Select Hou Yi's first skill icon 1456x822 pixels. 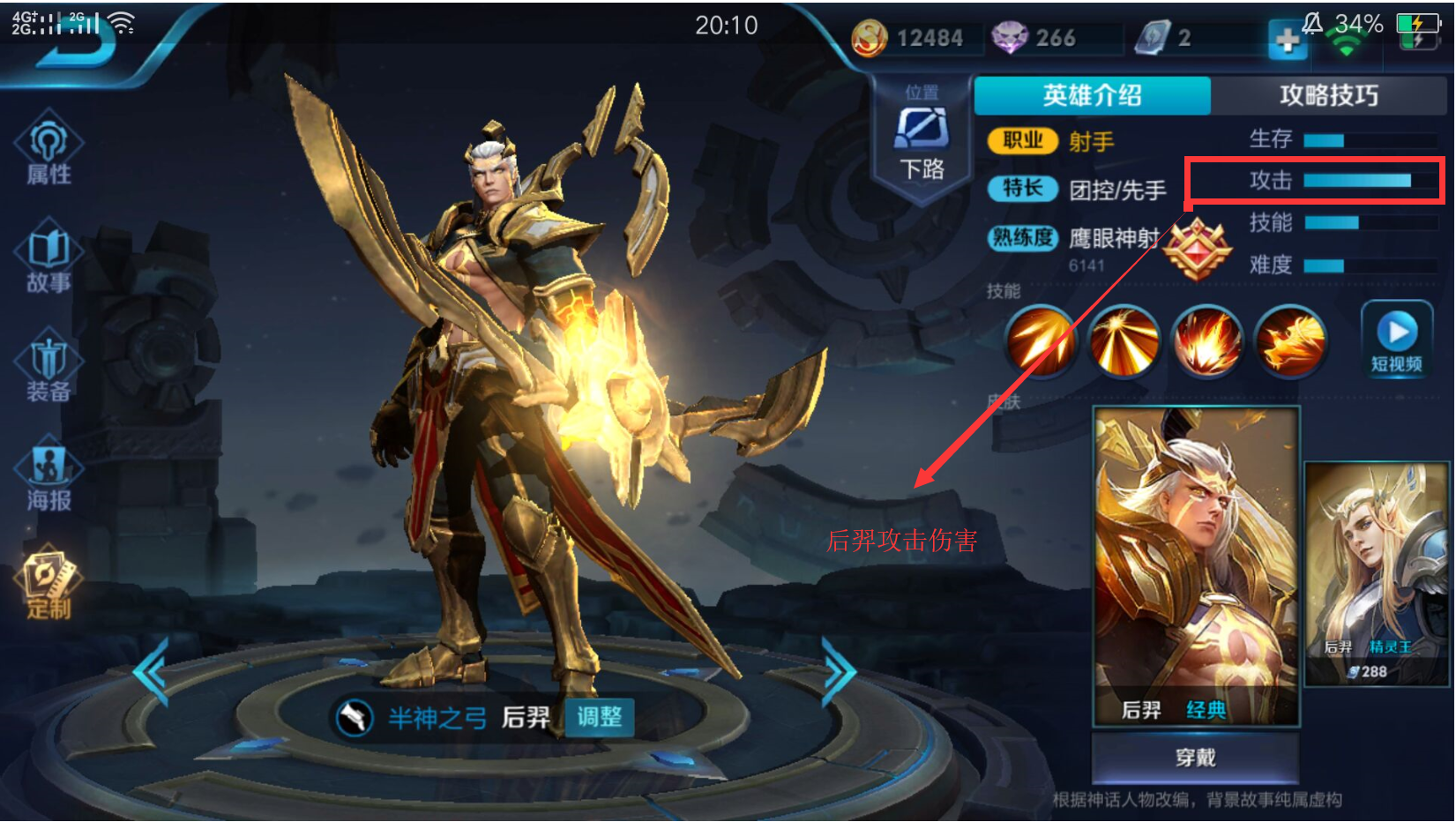point(1041,341)
